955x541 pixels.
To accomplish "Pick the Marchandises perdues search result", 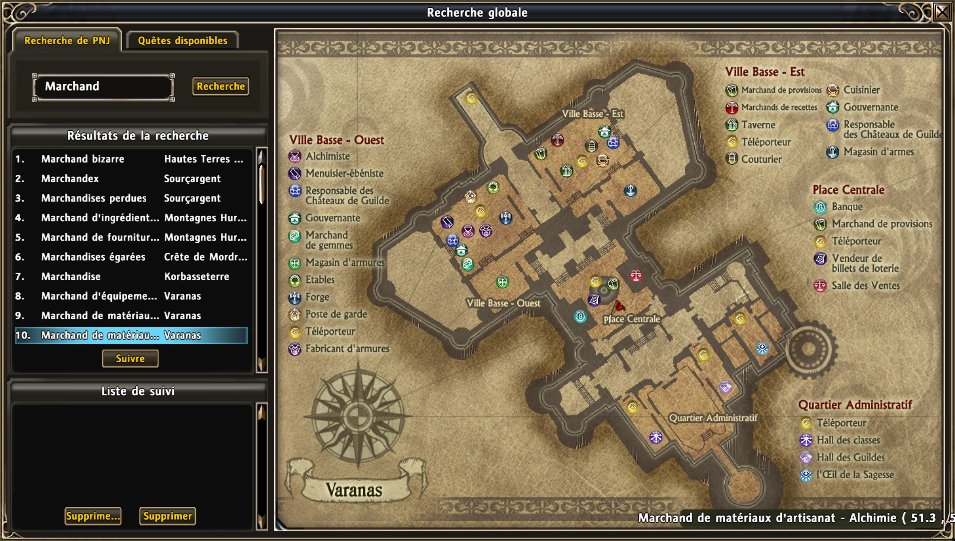I will point(130,198).
